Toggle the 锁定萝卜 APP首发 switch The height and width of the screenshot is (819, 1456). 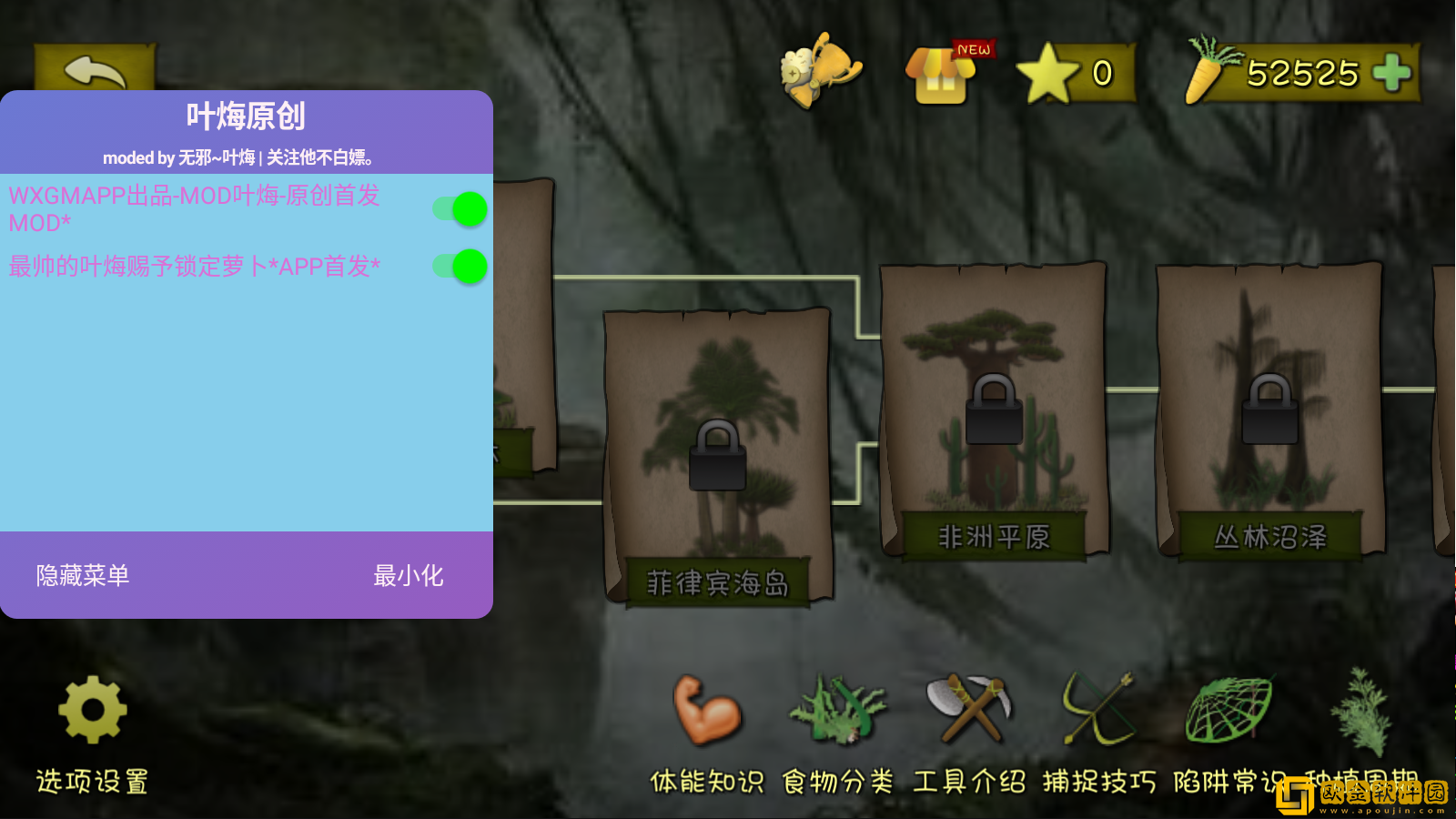pos(460,267)
